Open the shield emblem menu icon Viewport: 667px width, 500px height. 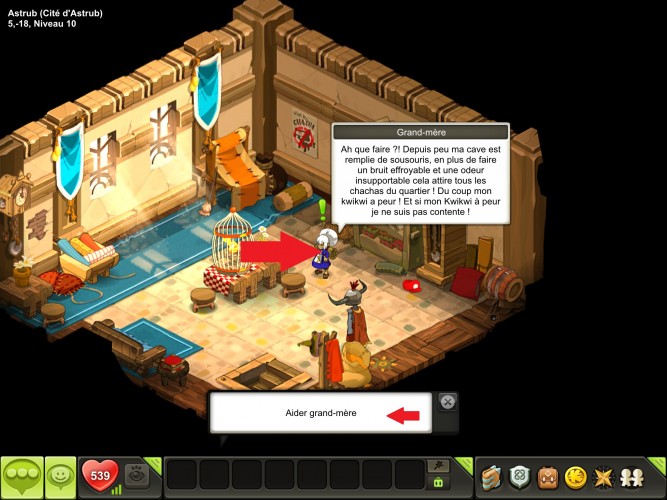[518, 477]
